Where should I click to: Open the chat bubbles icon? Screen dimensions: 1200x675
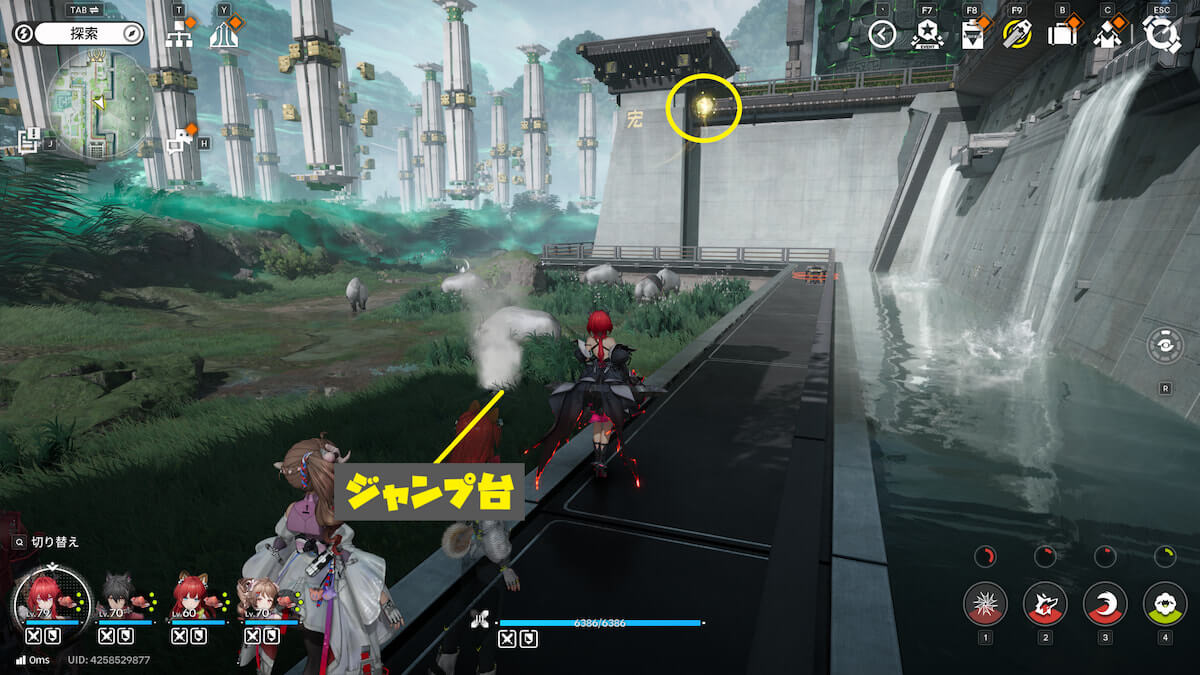[180, 141]
